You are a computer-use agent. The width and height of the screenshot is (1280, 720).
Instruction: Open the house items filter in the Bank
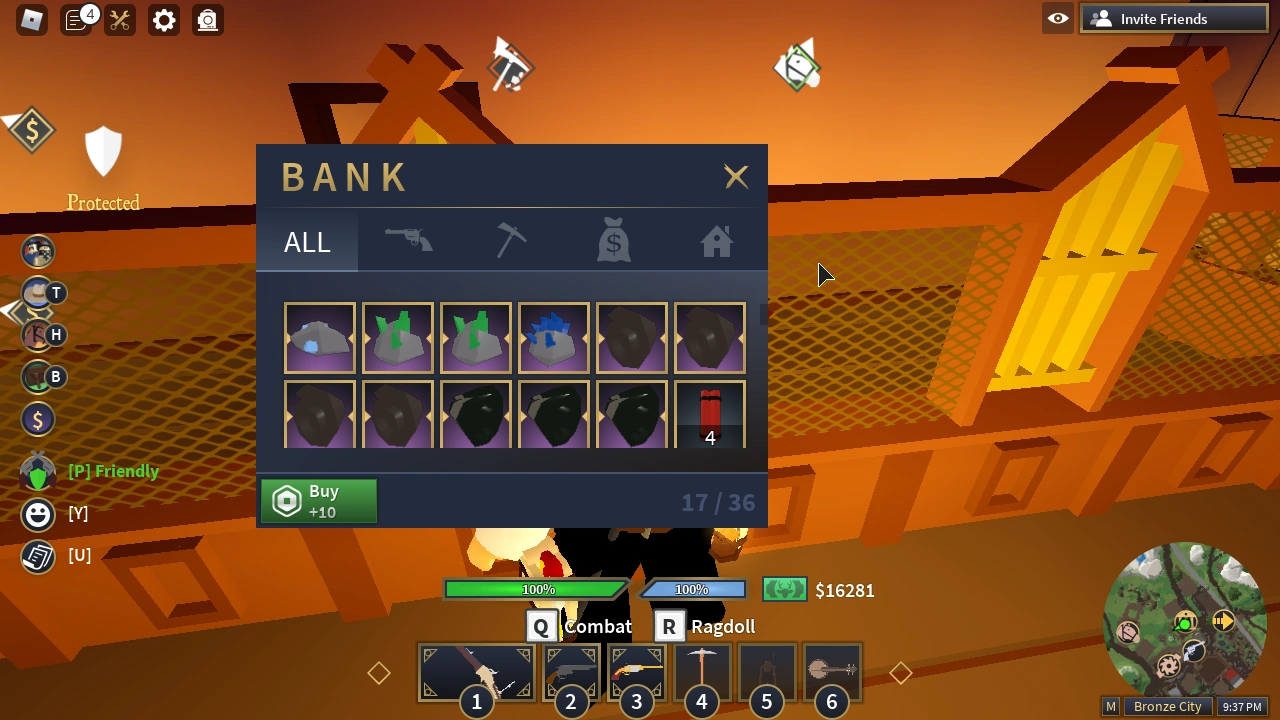pos(716,240)
